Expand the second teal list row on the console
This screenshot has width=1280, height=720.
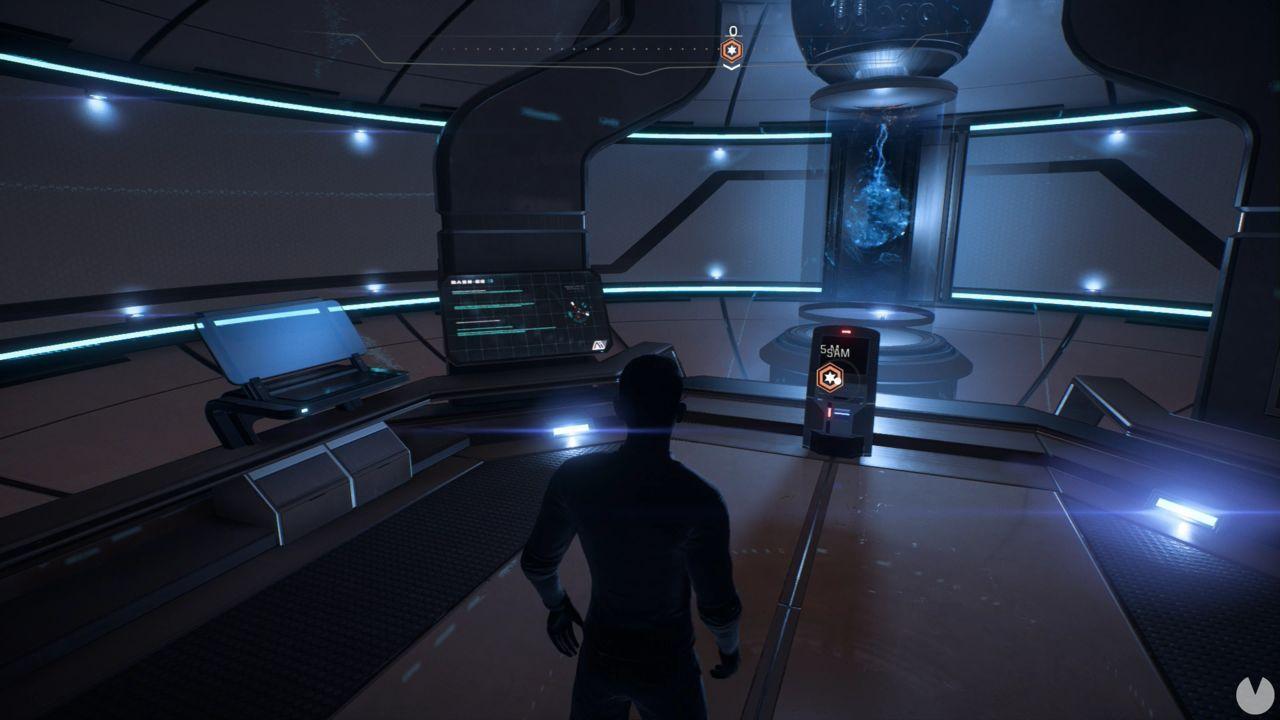click(492, 307)
